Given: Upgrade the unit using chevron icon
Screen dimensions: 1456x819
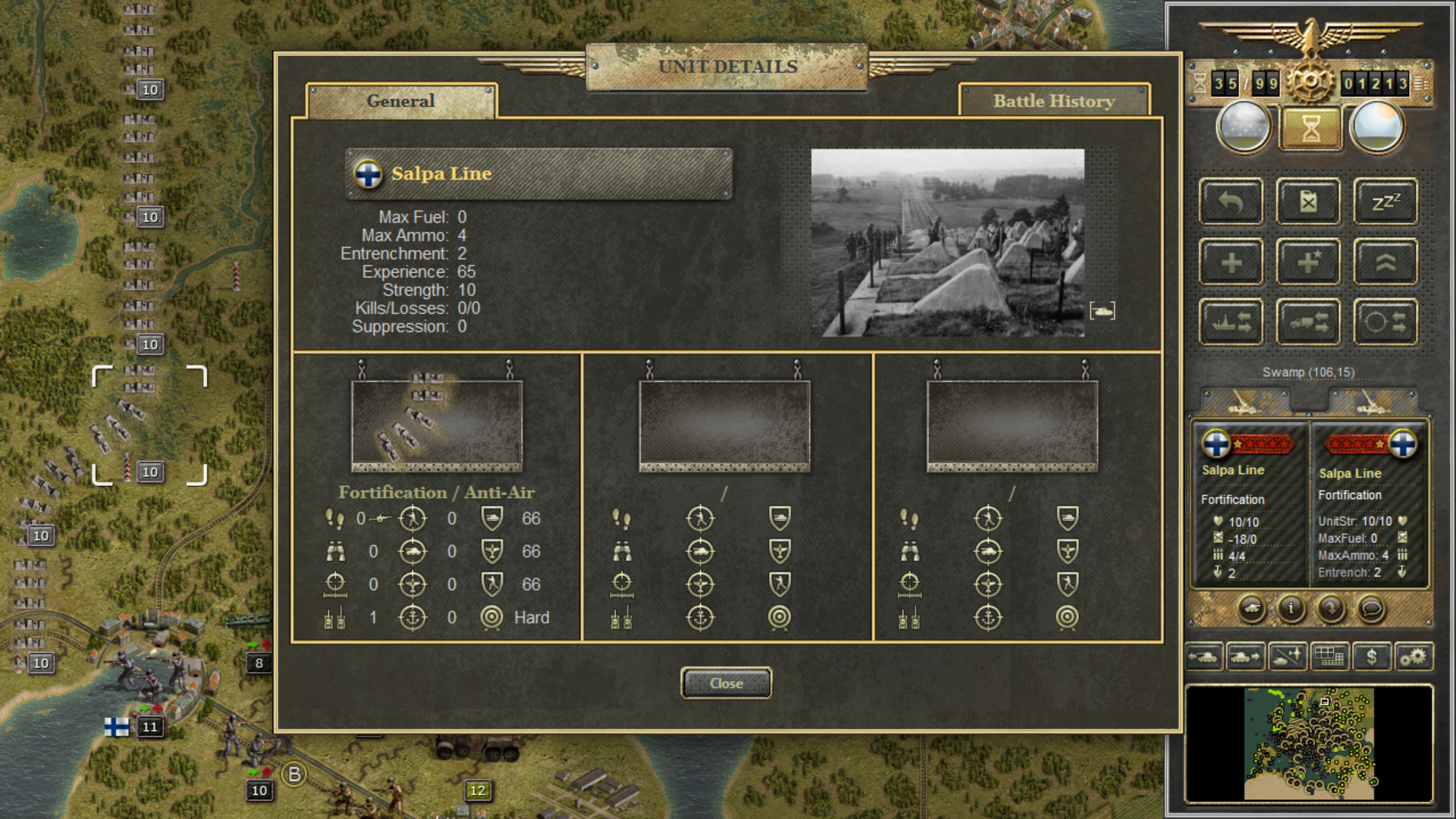Looking at the screenshot, I should tap(1385, 261).
